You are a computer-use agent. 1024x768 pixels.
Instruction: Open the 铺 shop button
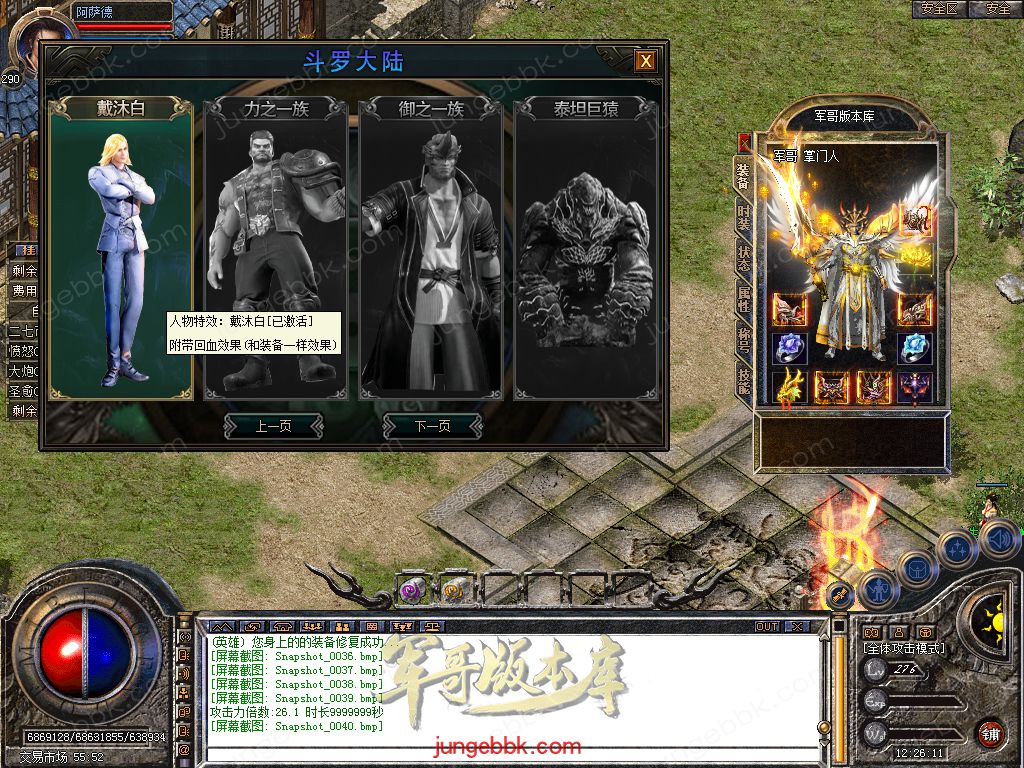[990, 734]
